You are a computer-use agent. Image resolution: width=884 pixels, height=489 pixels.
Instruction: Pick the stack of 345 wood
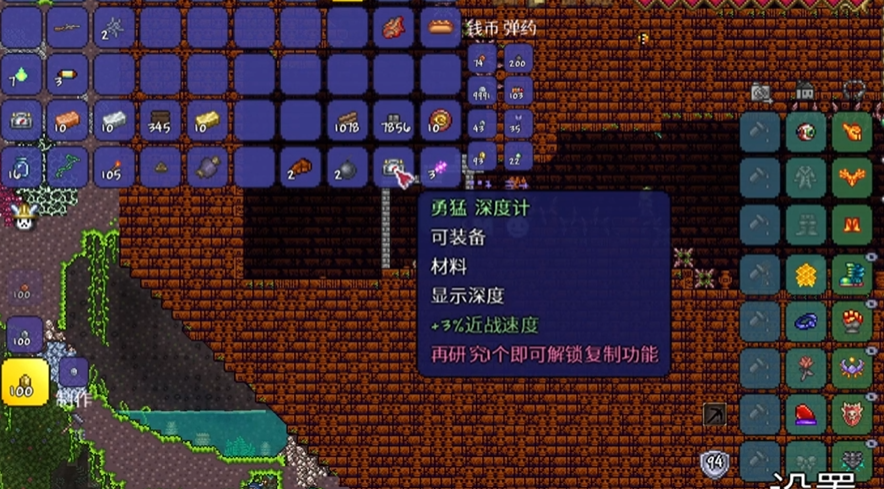point(160,121)
